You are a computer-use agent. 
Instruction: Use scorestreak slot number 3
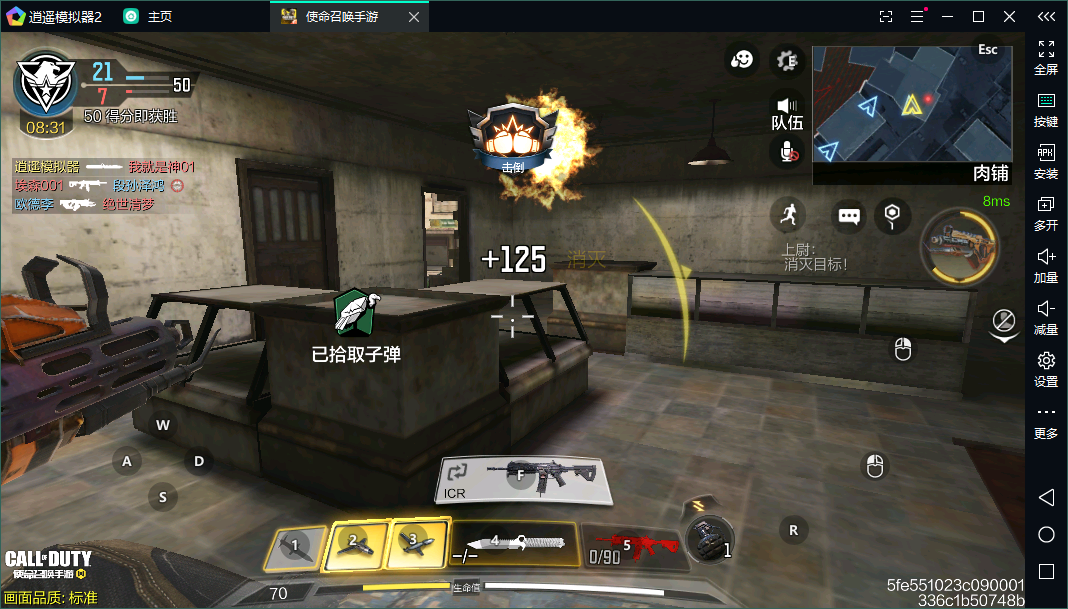(416, 543)
